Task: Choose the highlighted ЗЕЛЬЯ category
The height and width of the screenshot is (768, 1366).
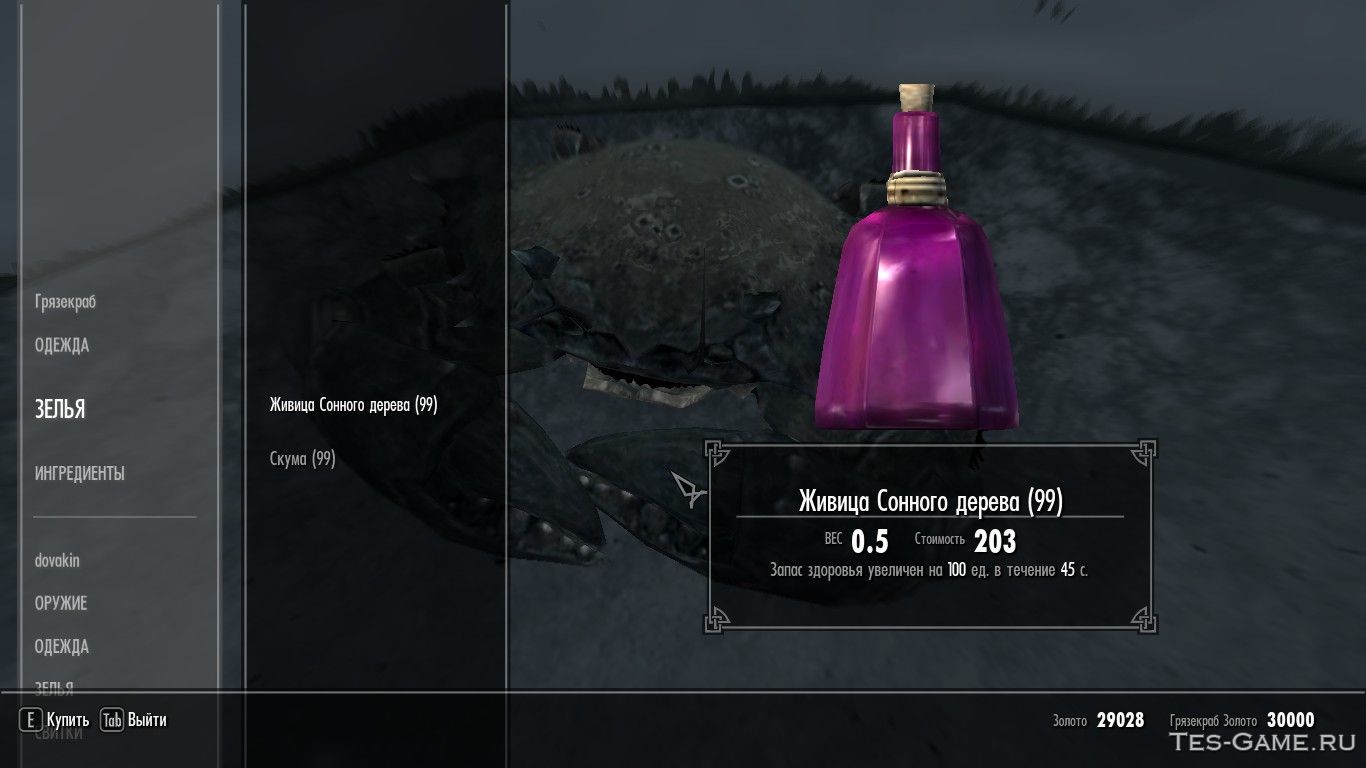Action: point(60,410)
